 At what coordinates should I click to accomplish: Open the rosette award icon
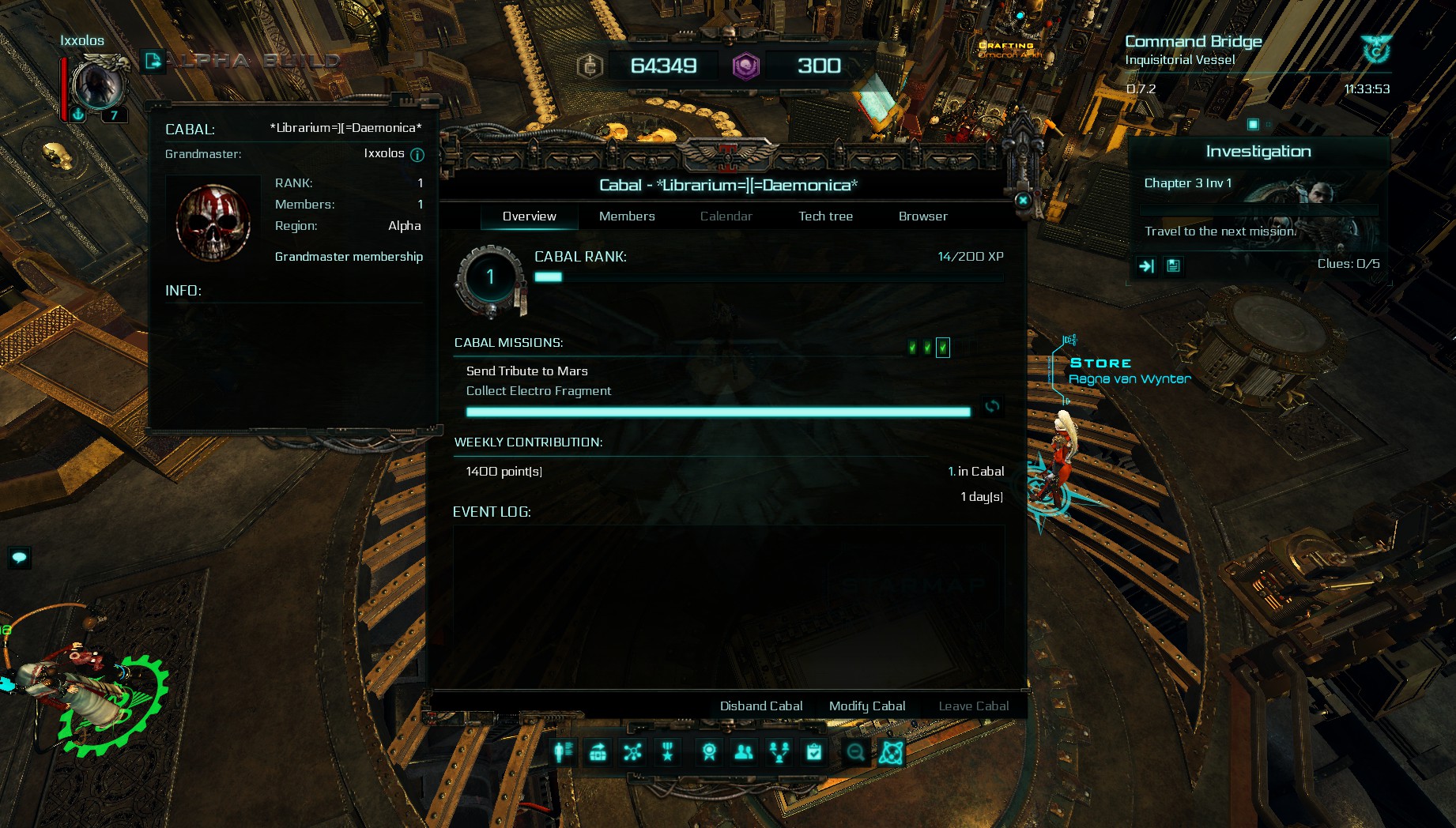[709, 752]
